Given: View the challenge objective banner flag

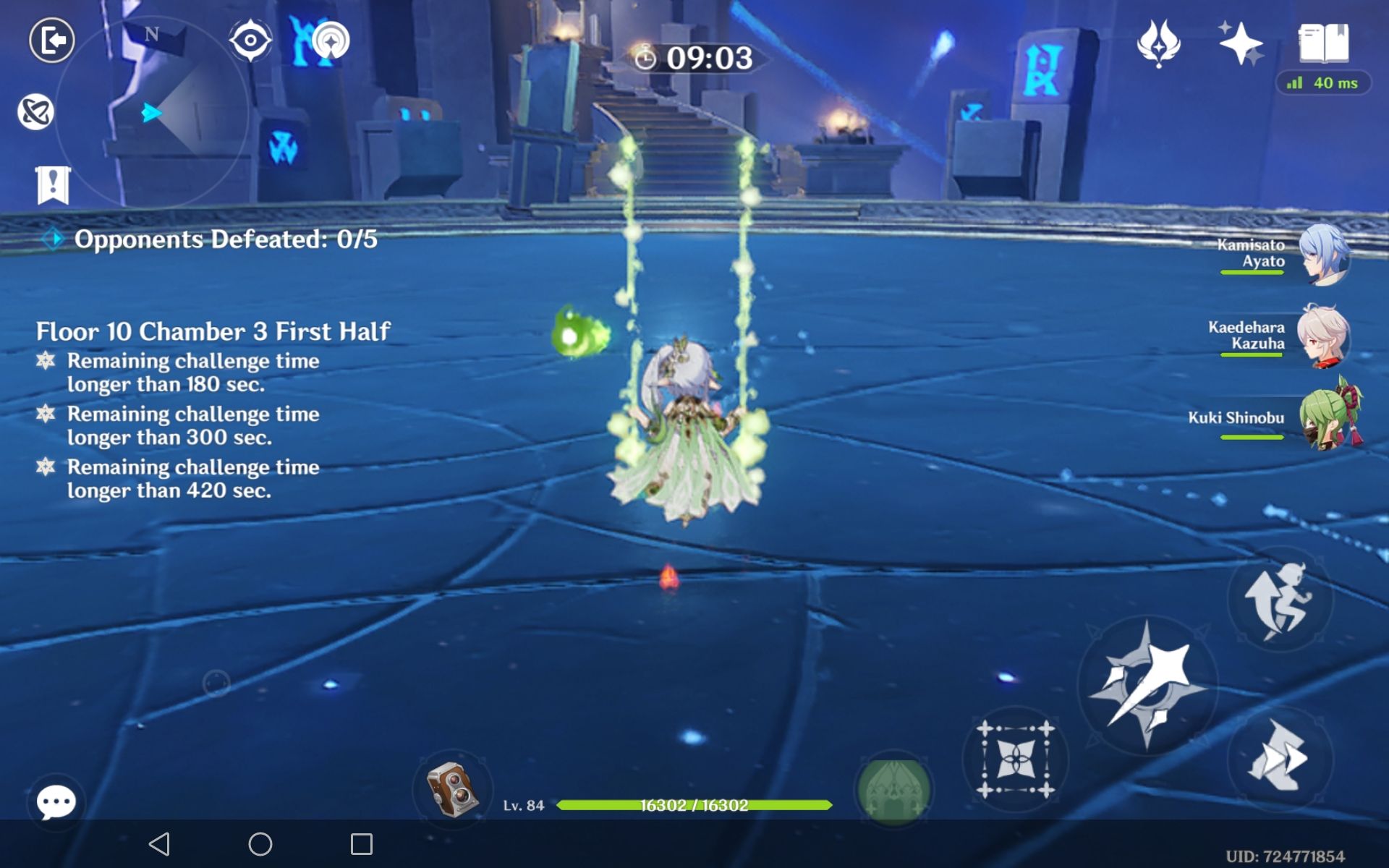Looking at the screenshot, I should coord(52,182).
